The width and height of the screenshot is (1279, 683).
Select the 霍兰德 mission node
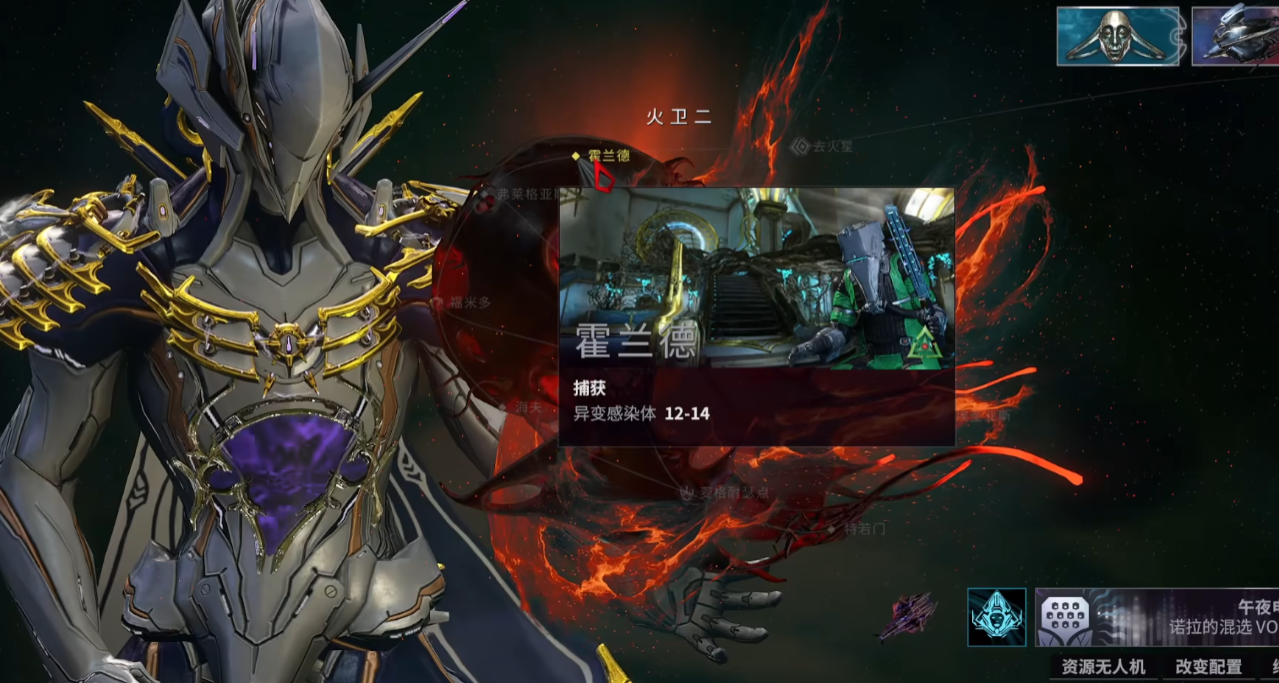click(607, 156)
